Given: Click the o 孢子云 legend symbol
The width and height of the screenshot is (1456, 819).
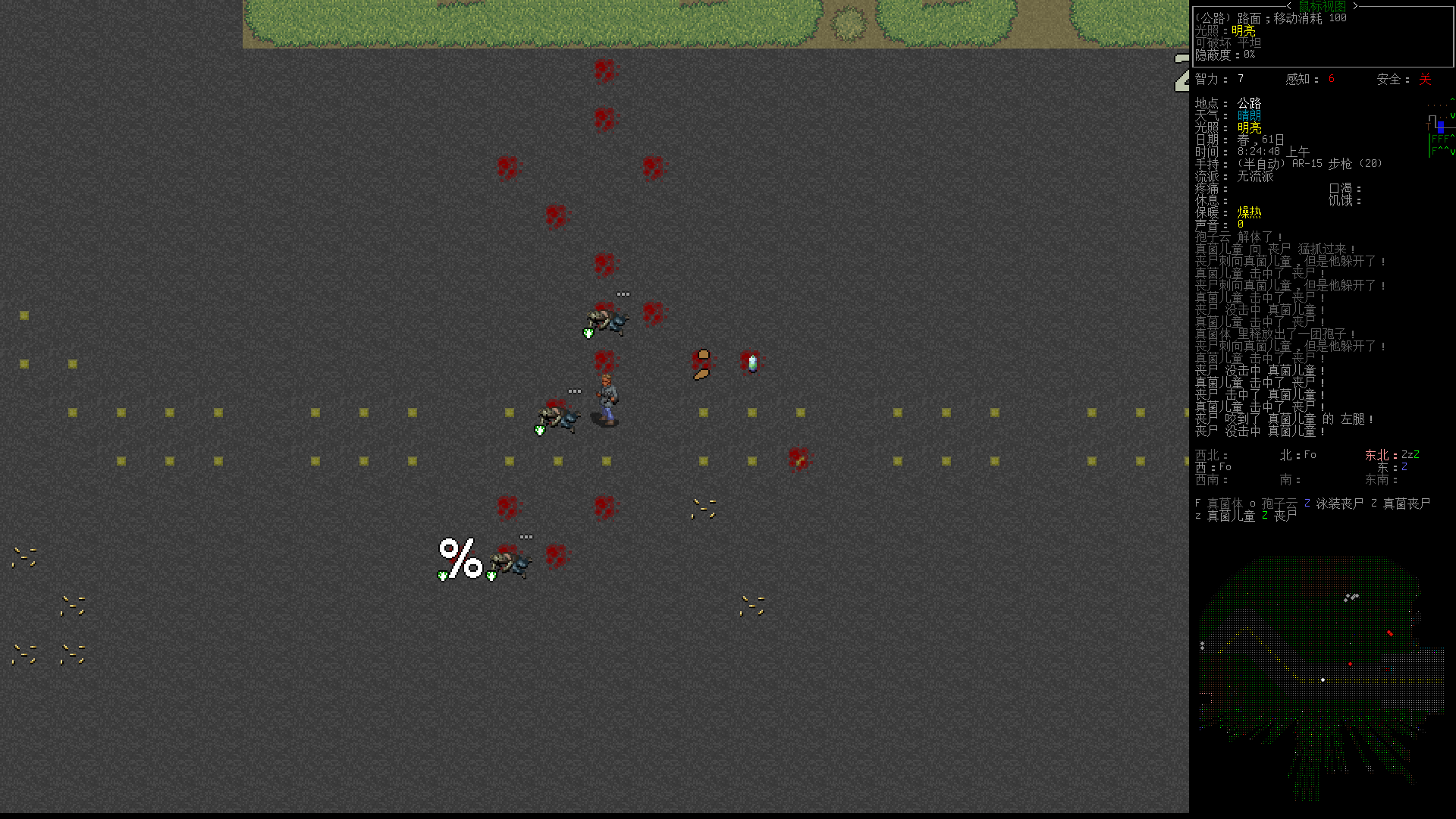Looking at the screenshot, I should click(1252, 503).
